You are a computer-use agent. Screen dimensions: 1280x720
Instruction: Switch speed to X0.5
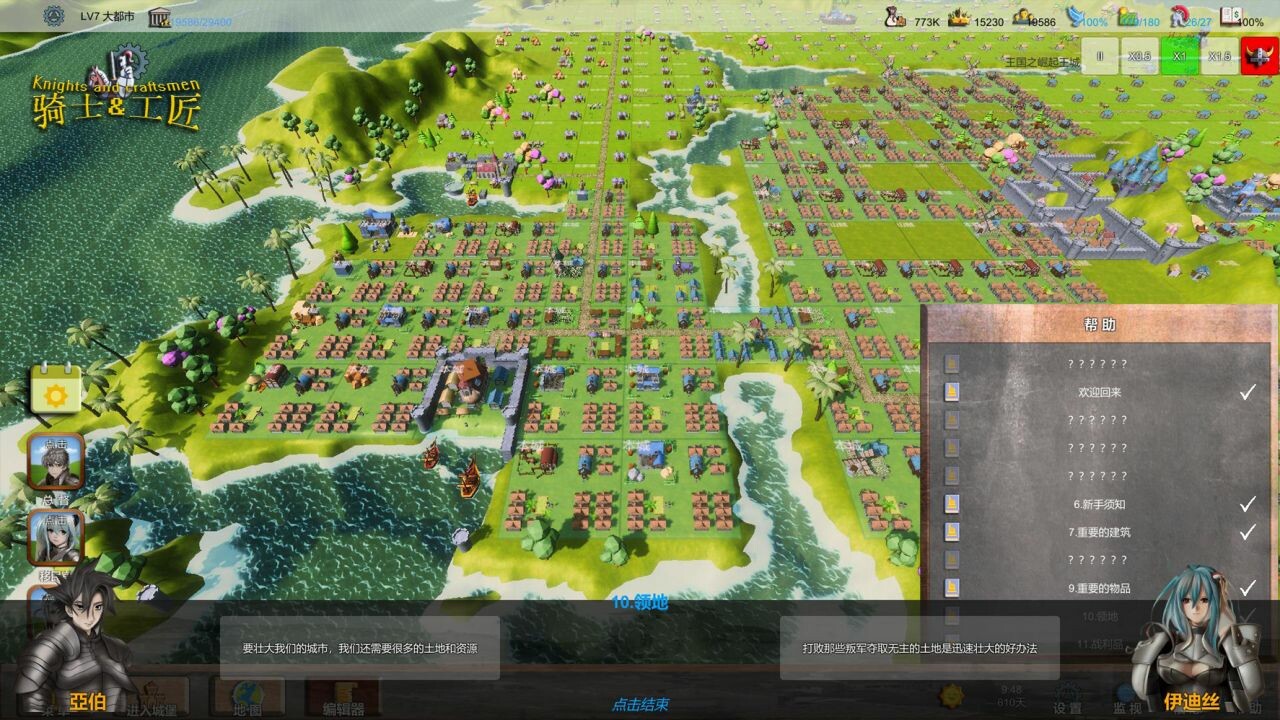[1140, 58]
